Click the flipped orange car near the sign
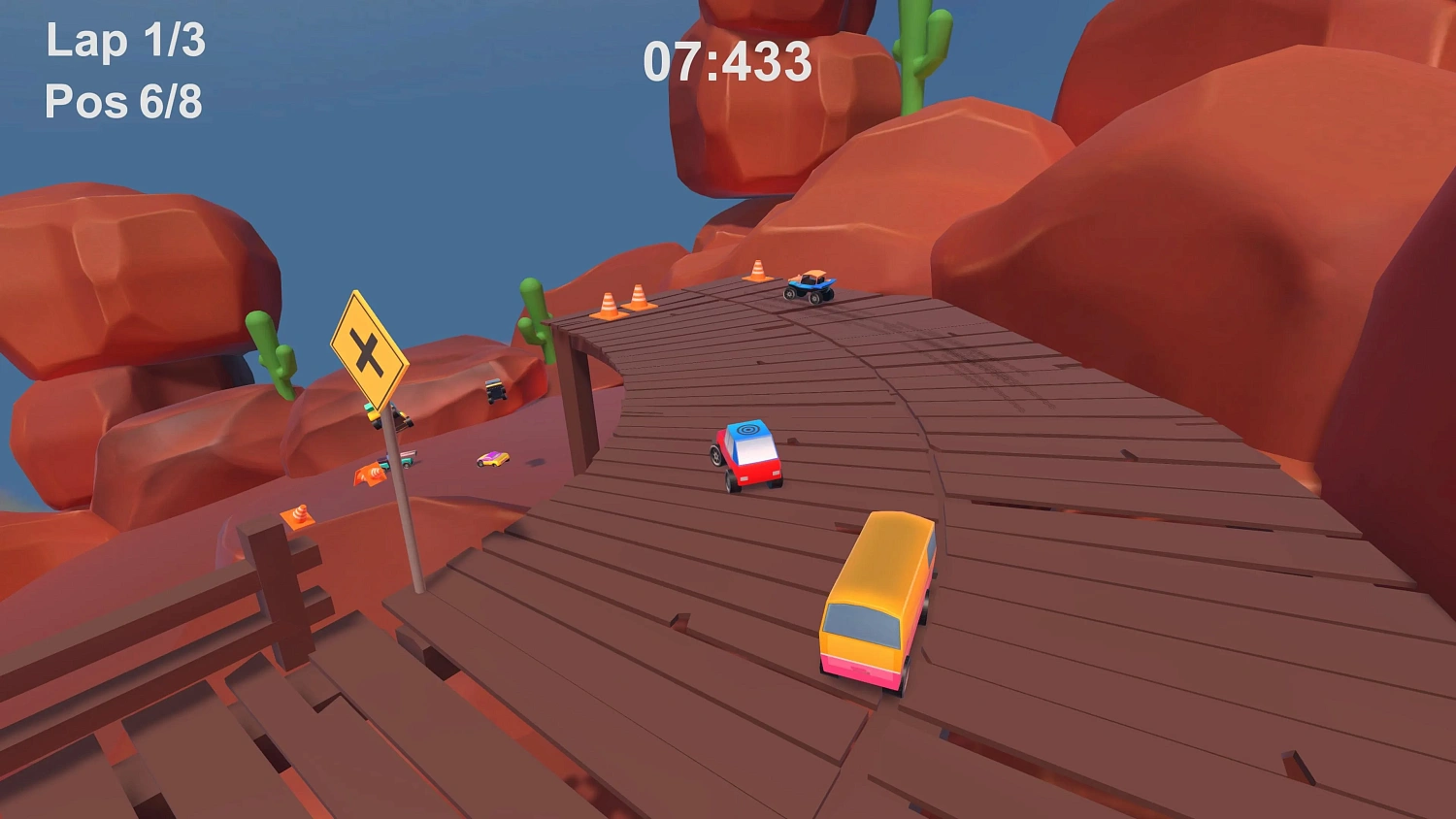Image resolution: width=1456 pixels, height=819 pixels. [x=370, y=475]
